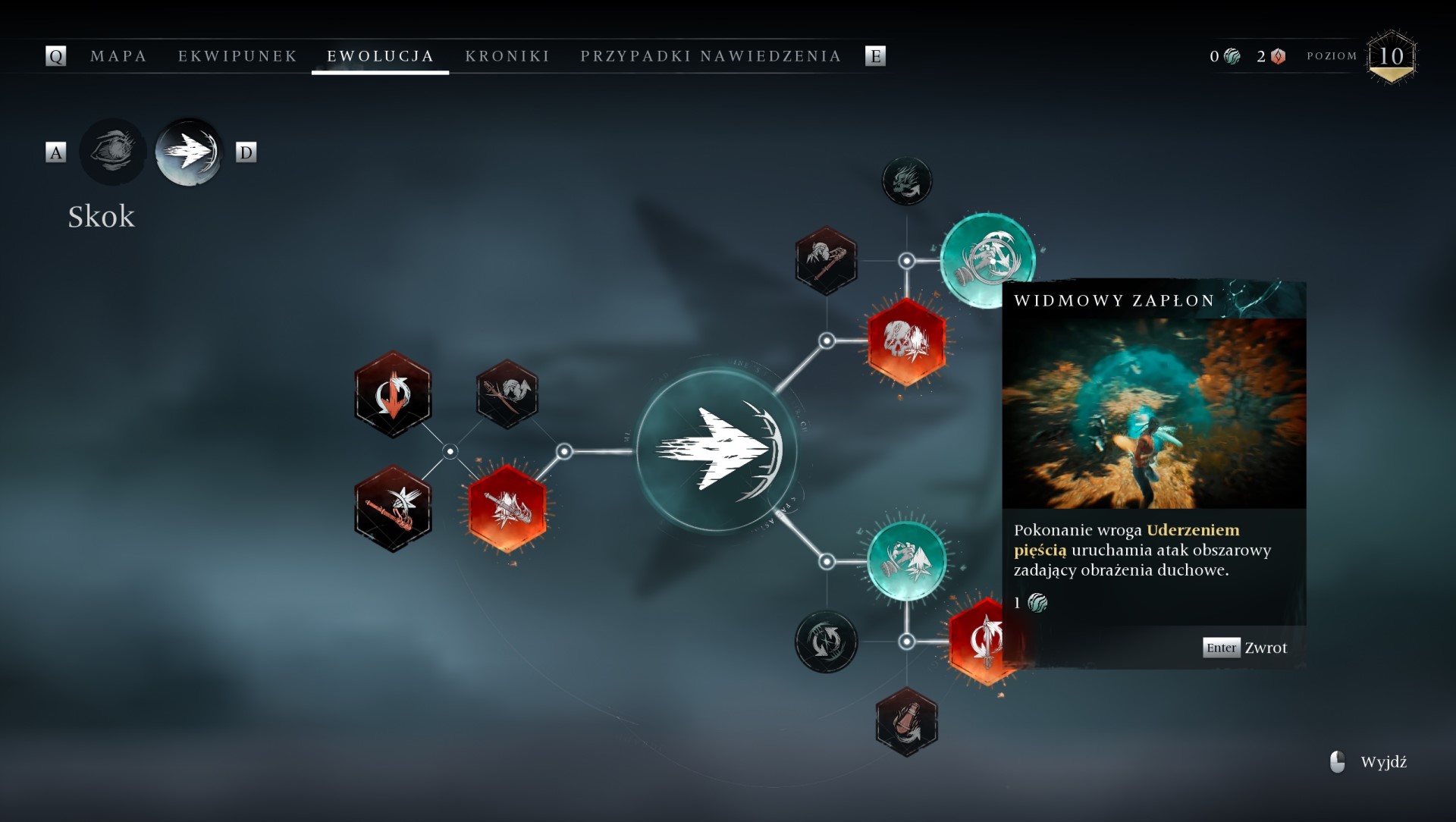Click the large central Skok arrow node
Screen dimensions: 1456x822
tap(716, 450)
